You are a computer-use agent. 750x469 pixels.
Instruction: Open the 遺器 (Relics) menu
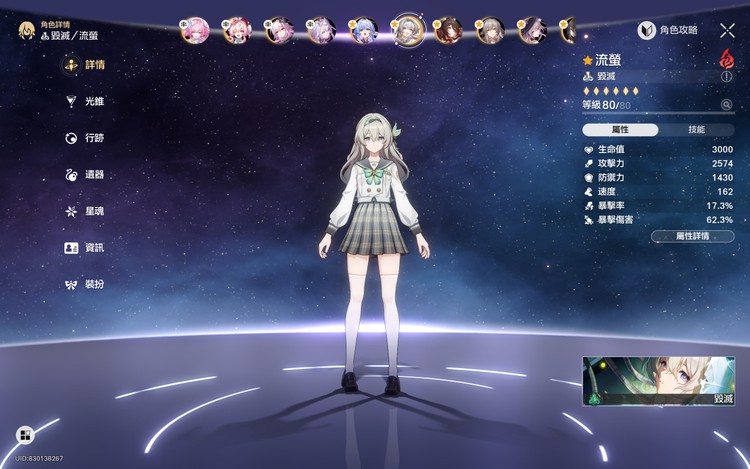[x=84, y=175]
